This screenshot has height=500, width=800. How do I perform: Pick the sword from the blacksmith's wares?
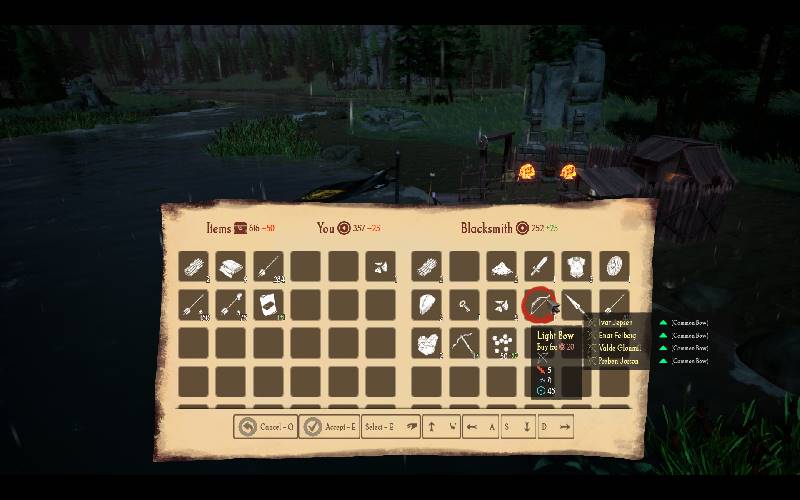540,267
